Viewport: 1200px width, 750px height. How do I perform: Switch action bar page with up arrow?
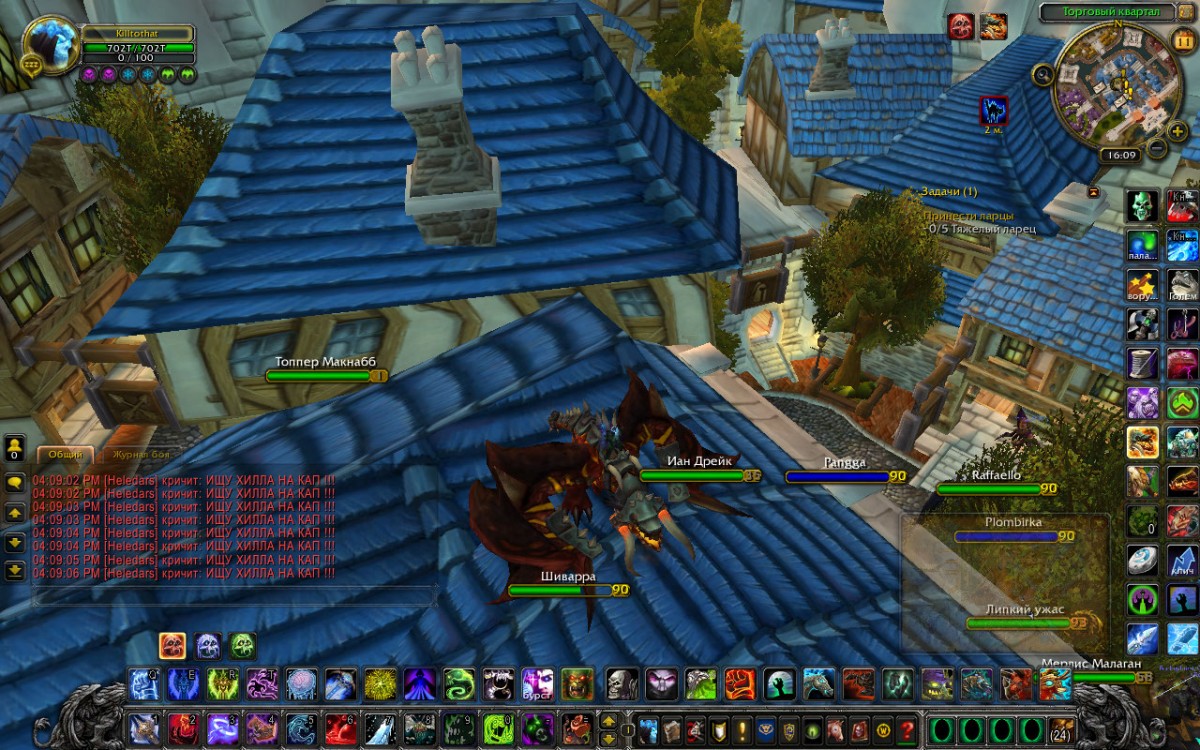click(607, 720)
